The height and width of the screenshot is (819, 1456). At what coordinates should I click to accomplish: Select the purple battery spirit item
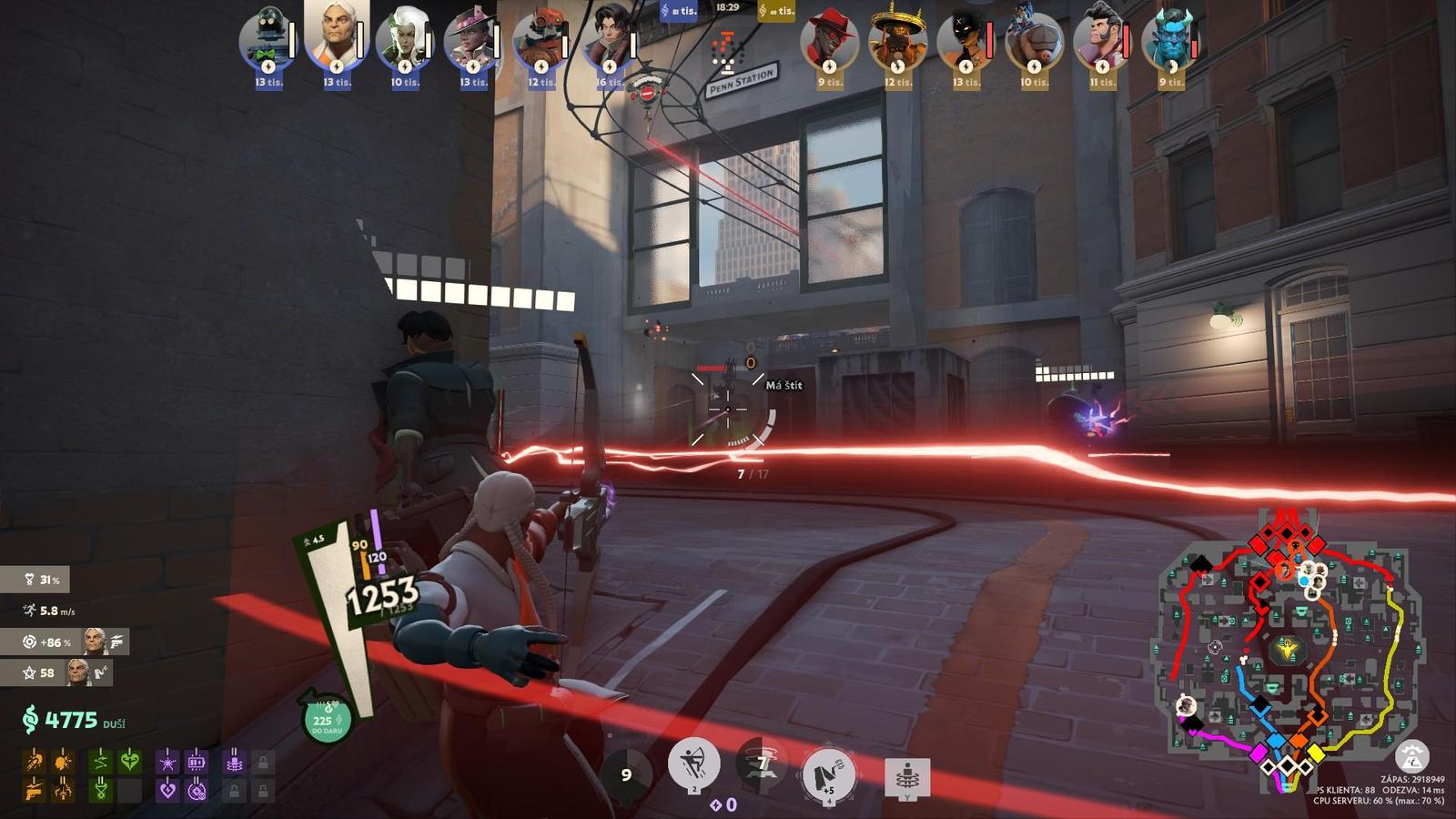(197, 761)
